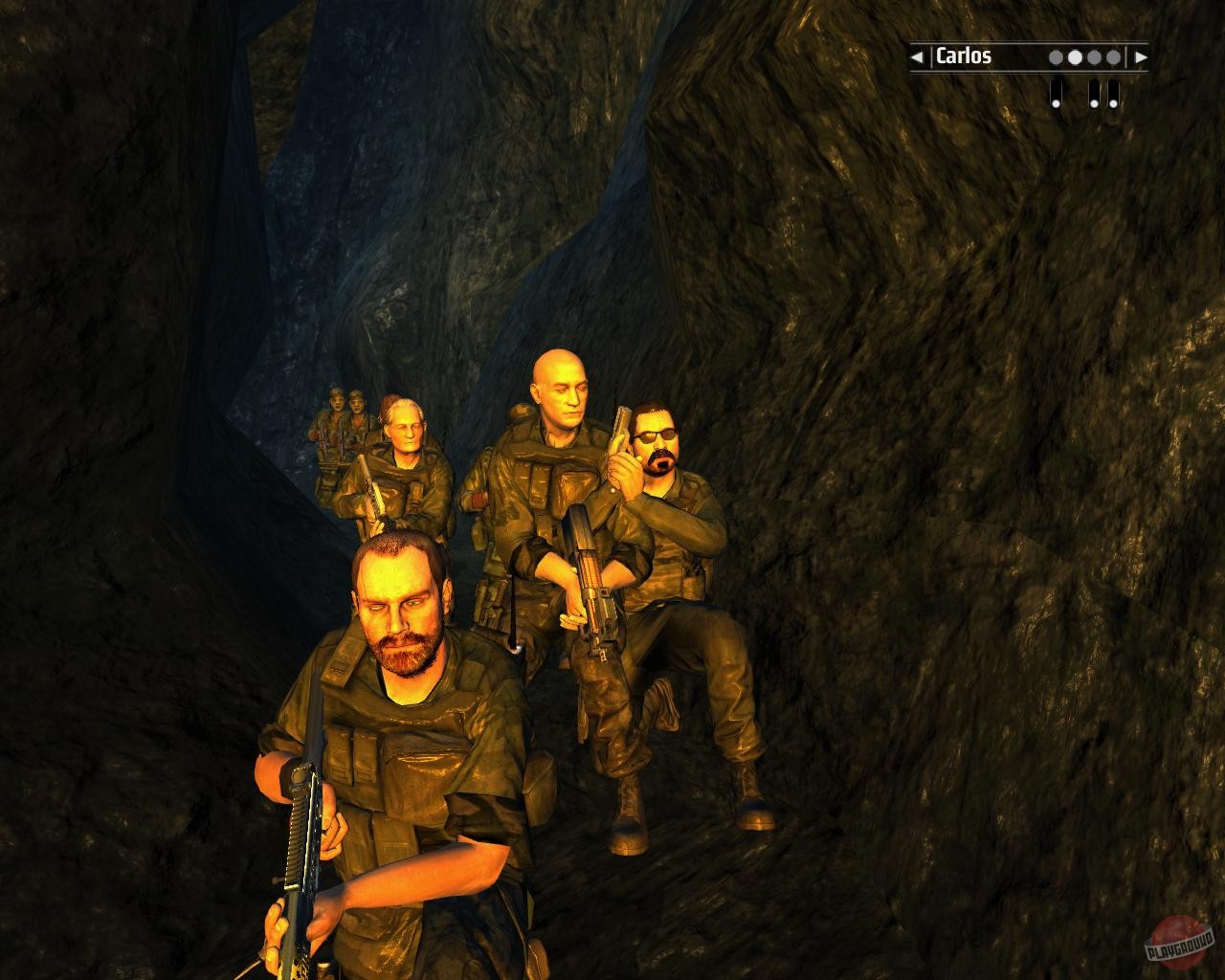This screenshot has width=1225, height=980.
Task: Select the highlighted second dot indicator
Action: click(1075, 57)
